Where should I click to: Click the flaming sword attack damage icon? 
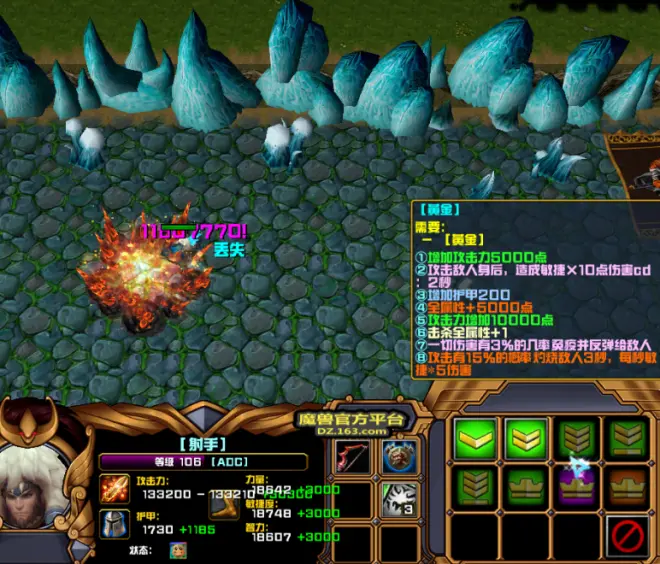[113, 489]
